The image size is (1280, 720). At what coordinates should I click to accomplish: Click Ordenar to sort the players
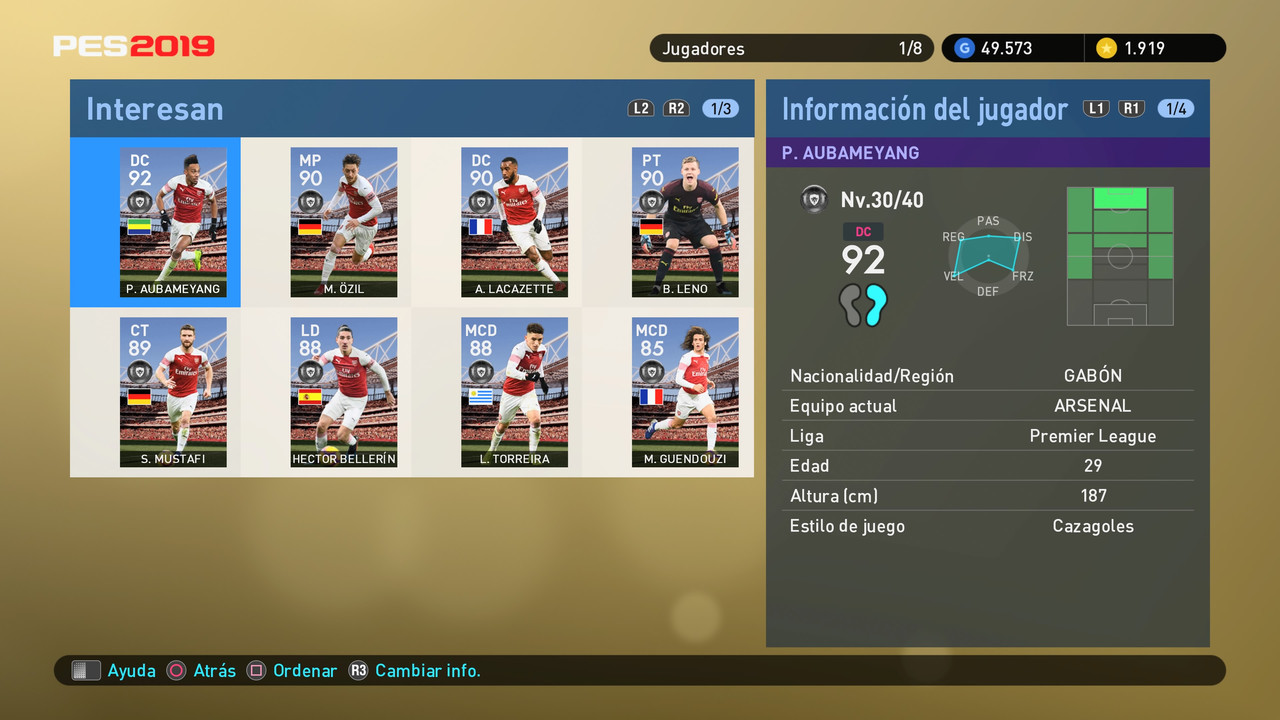point(305,671)
